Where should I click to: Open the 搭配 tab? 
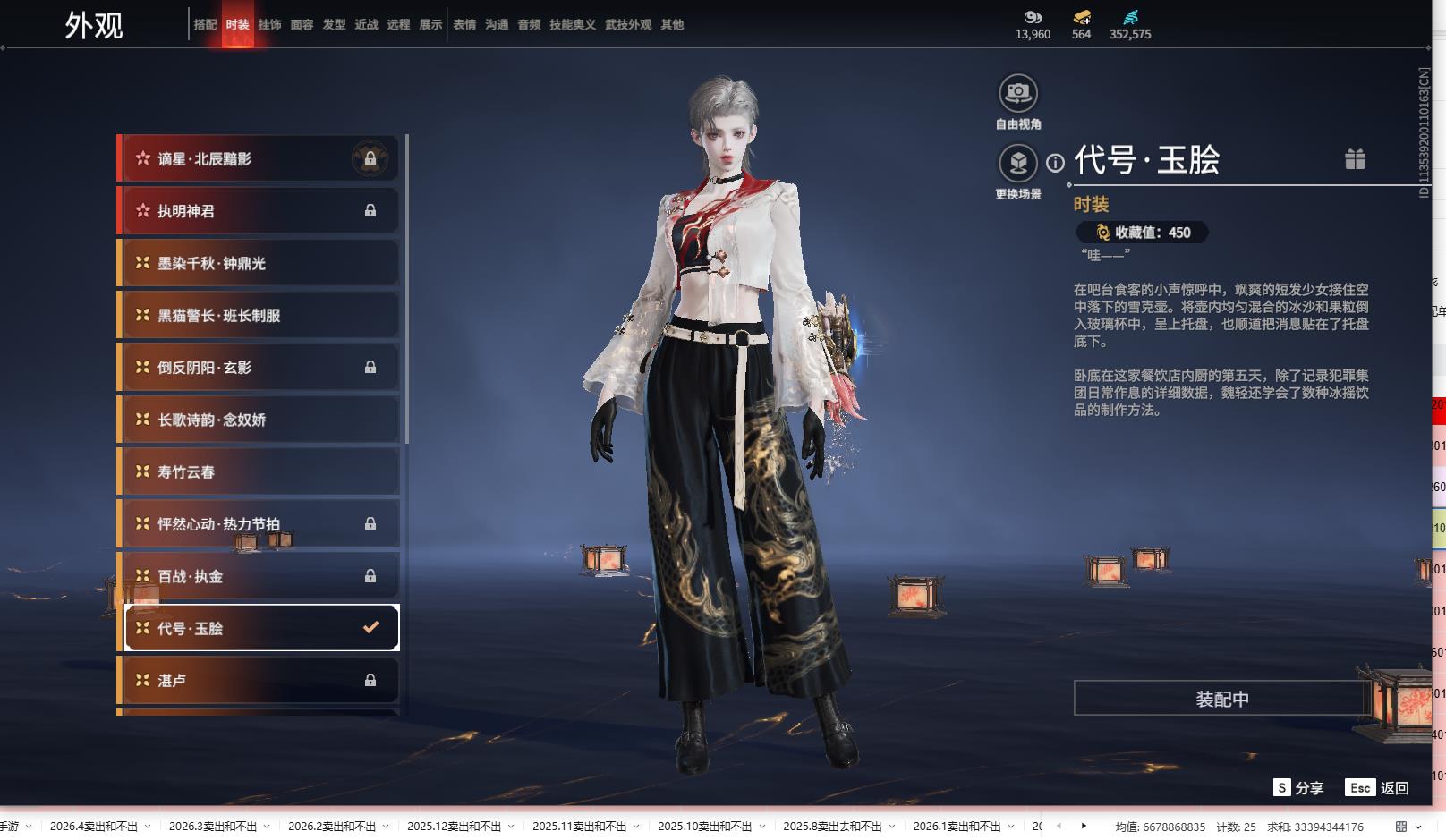205,25
